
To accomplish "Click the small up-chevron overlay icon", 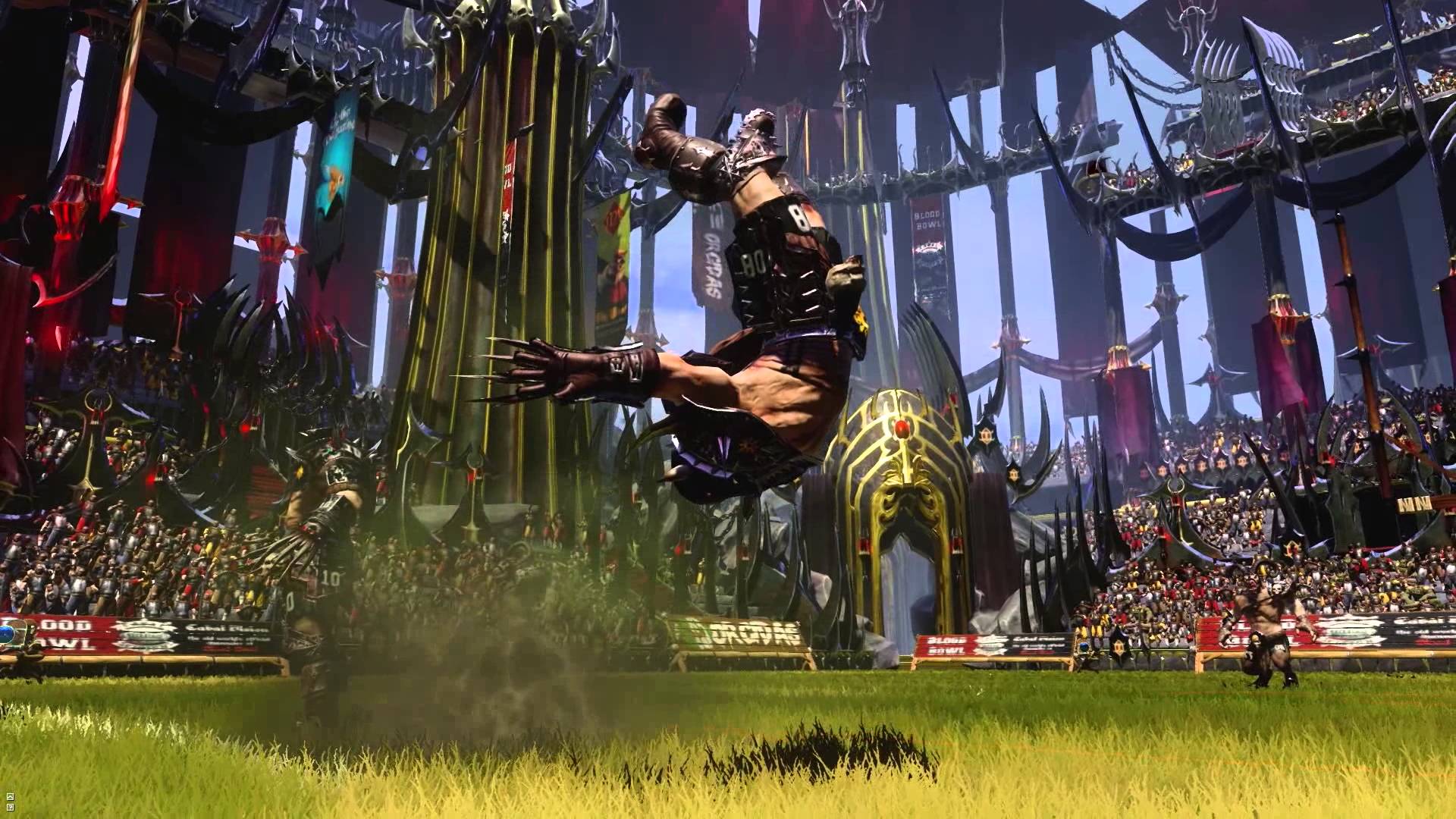I will (10, 796).
